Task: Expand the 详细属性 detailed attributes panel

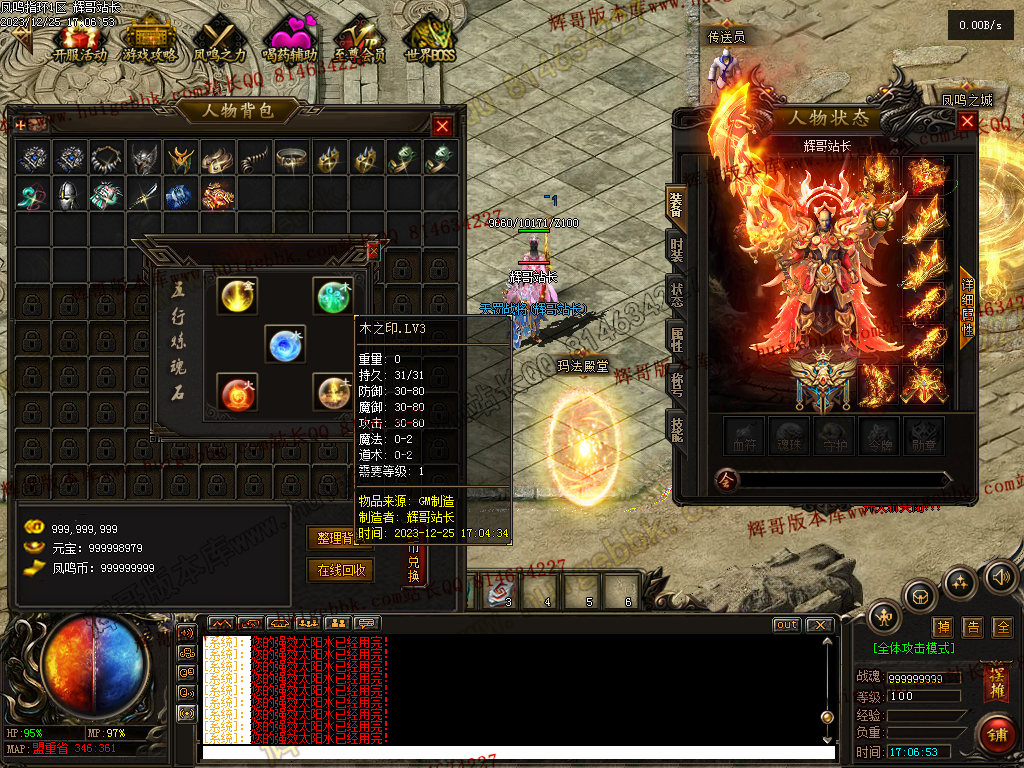Action: (x=967, y=307)
